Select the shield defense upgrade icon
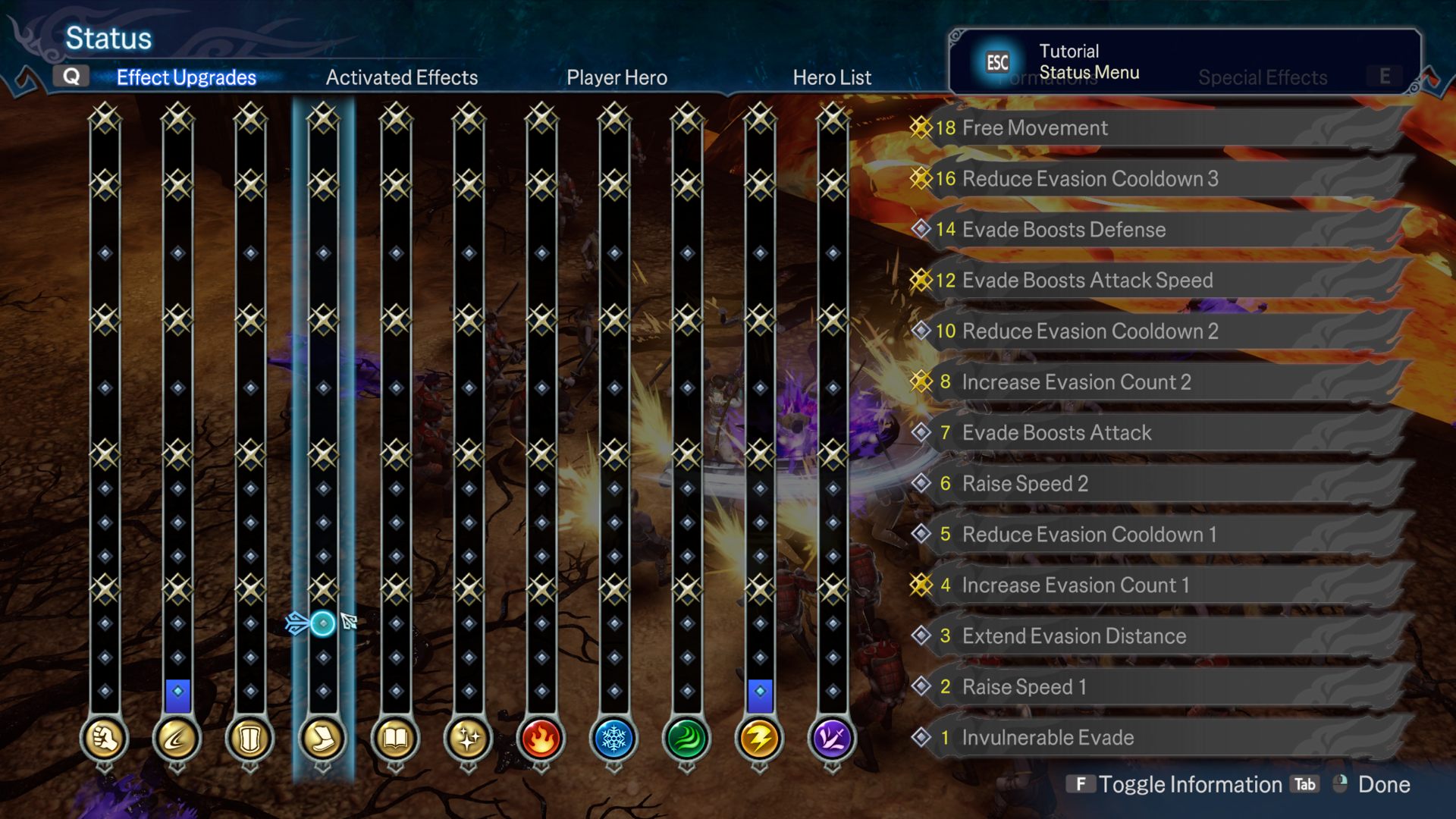 click(x=250, y=738)
